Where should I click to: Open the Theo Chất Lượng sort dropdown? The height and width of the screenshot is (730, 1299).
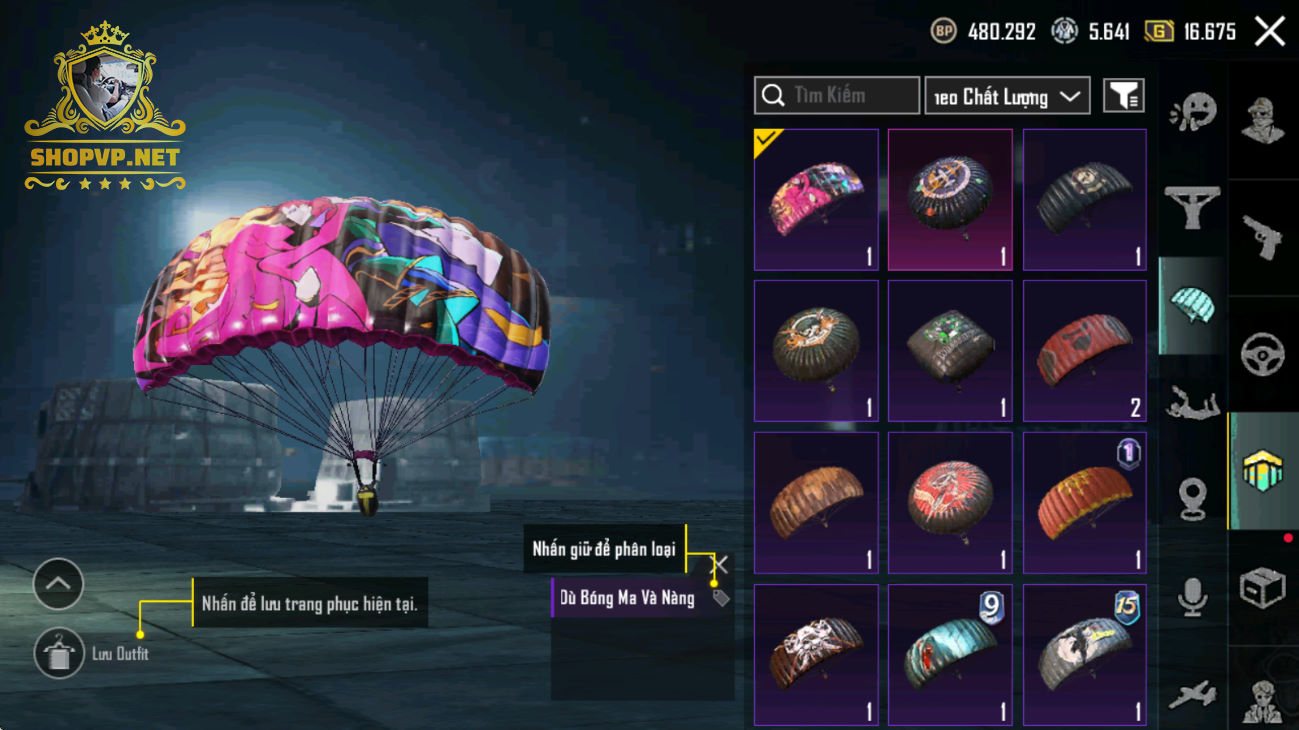(x=1007, y=96)
